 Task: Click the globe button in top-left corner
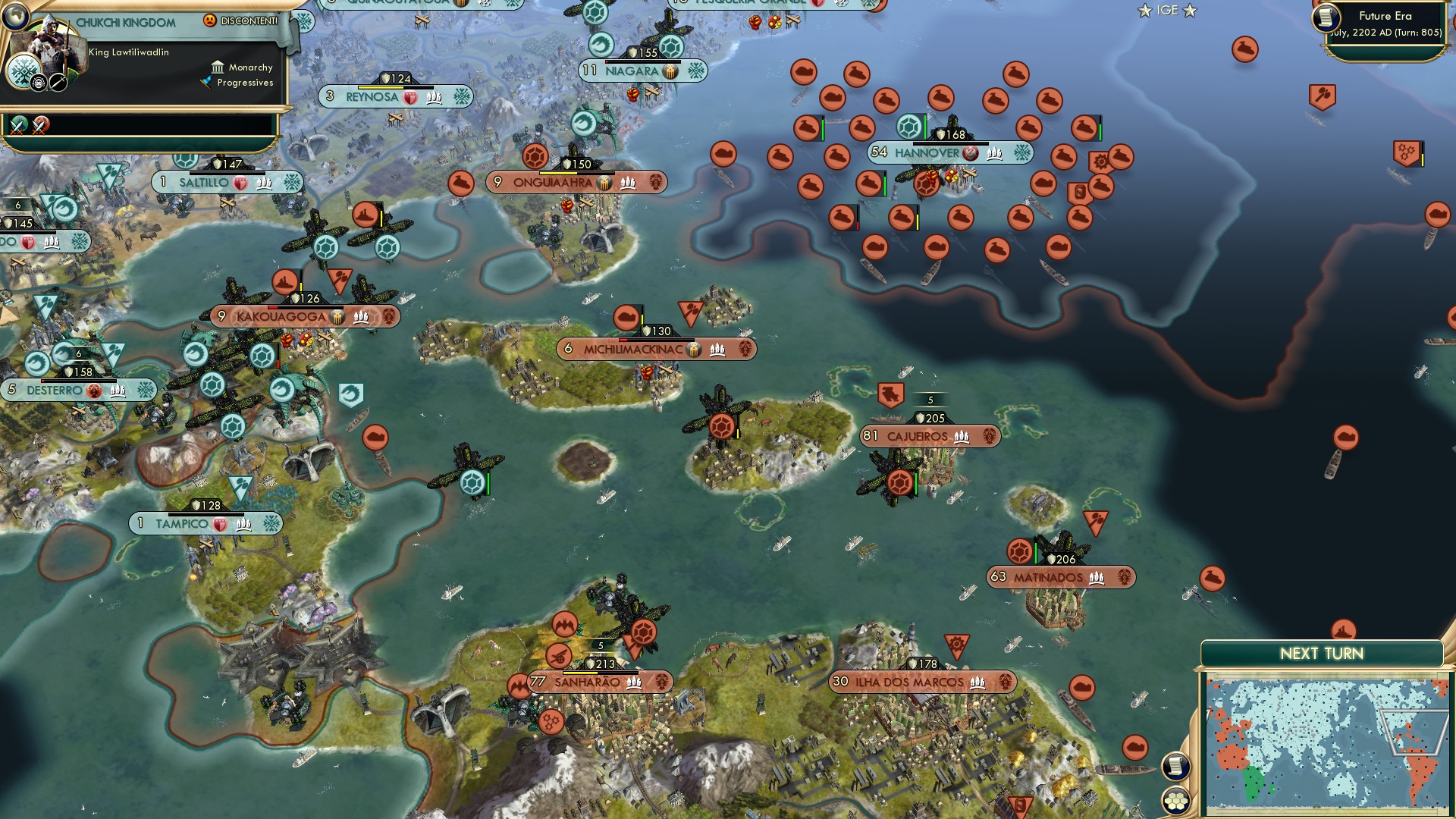click(14, 15)
